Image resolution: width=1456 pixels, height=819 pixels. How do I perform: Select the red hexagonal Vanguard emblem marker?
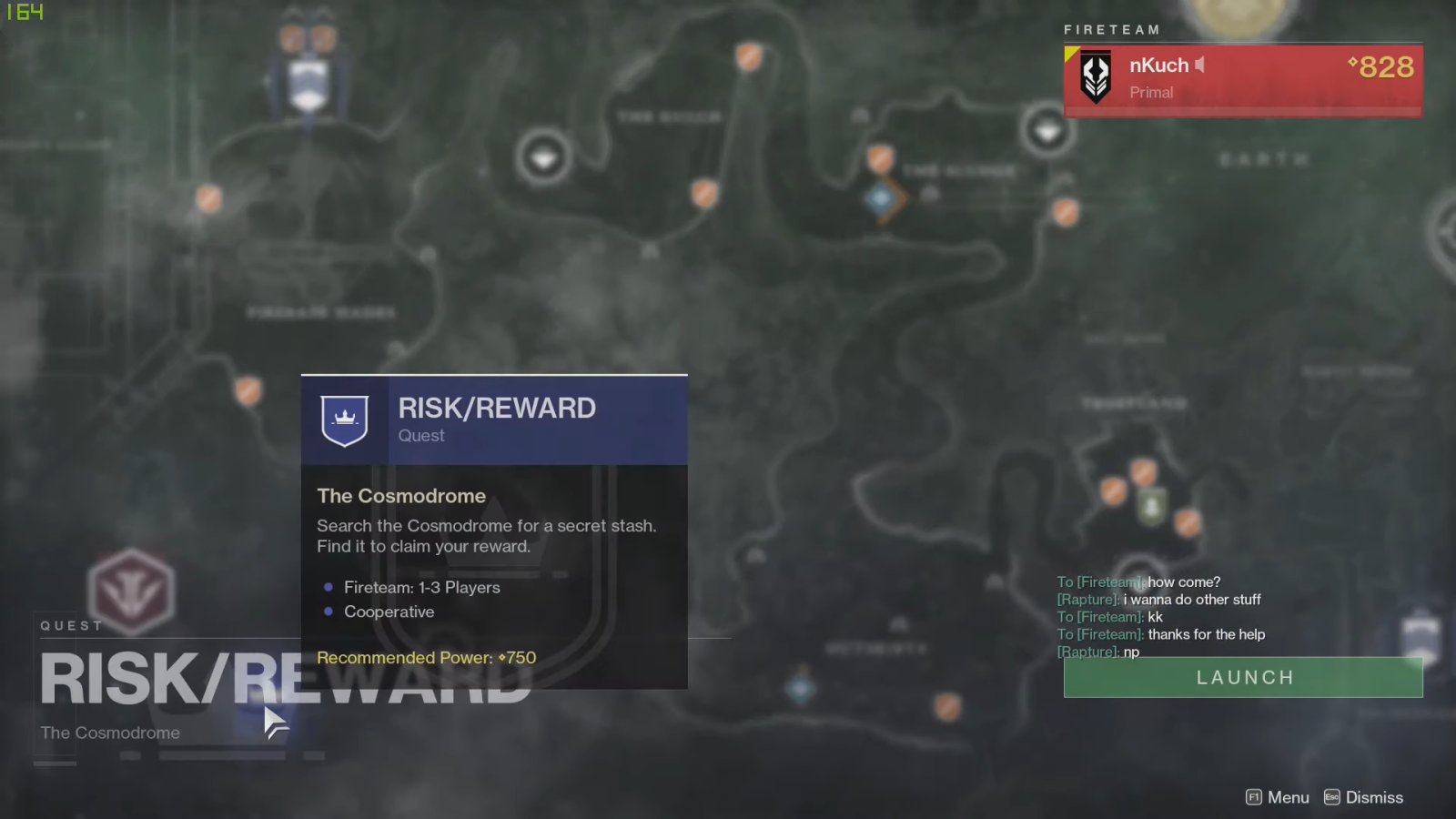(x=131, y=591)
